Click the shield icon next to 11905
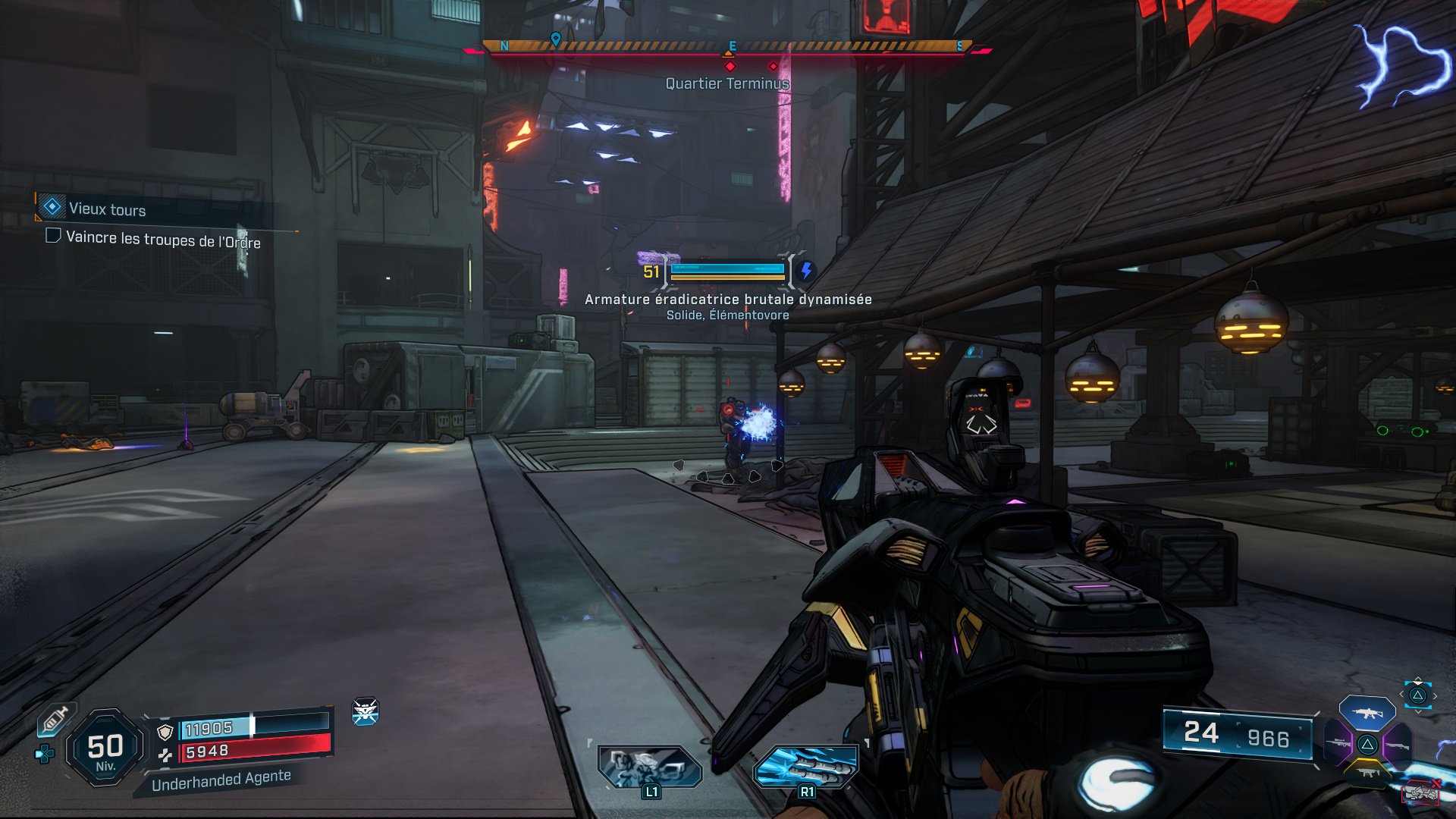 [x=165, y=730]
